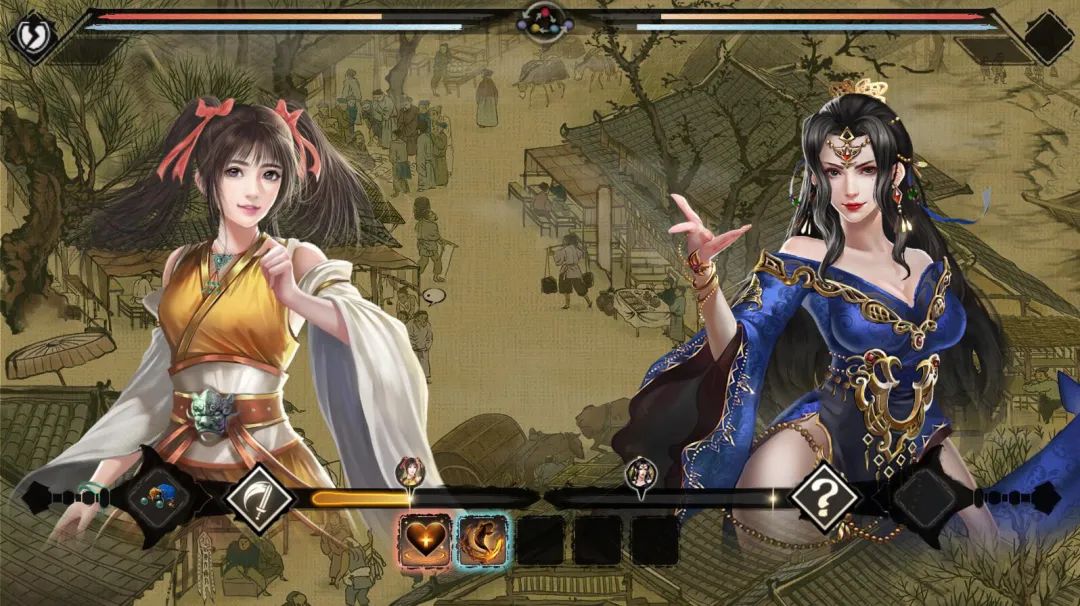Activate the glowing heart skill
Viewport: 1080px width, 606px height.
tap(425, 539)
